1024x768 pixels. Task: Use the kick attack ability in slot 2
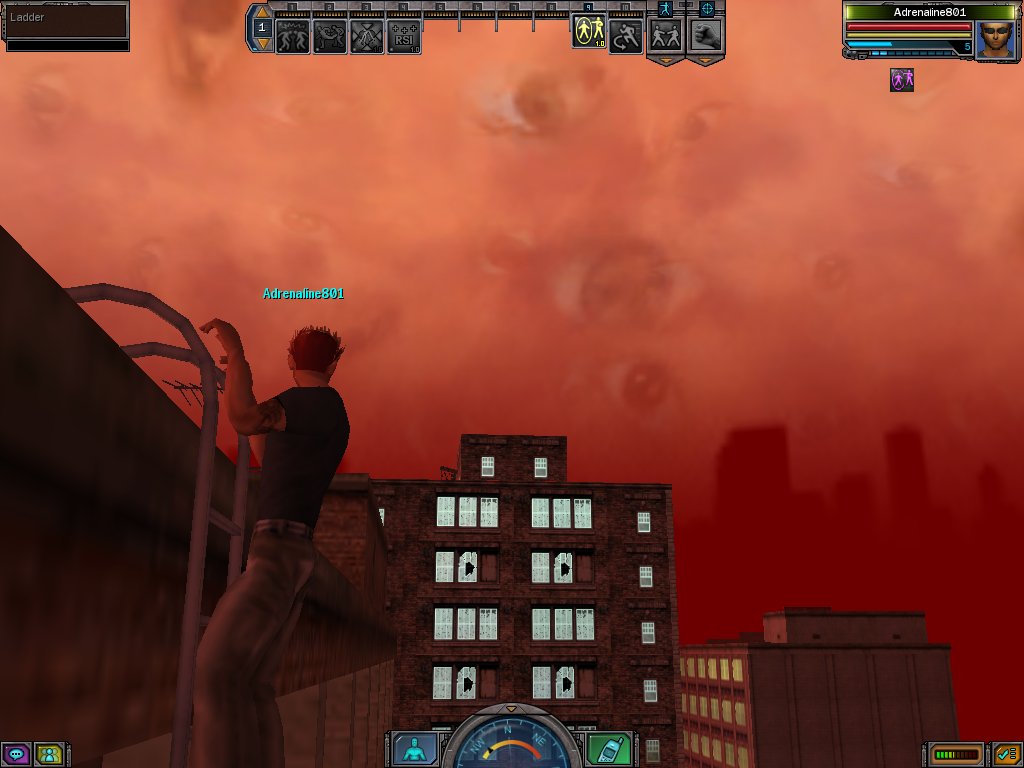[330, 37]
